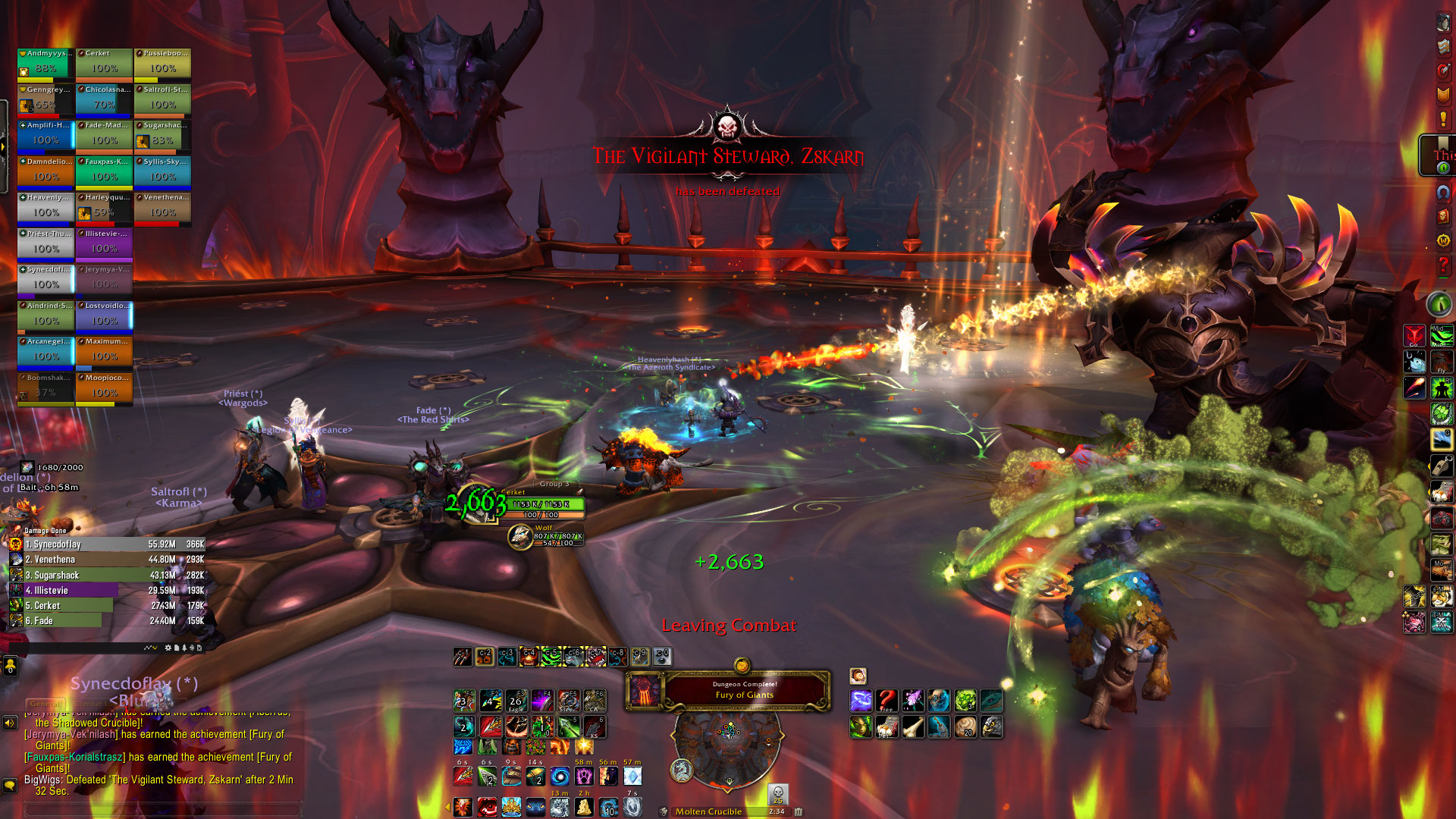This screenshot has width=1456, height=819.
Task: Click the dragon emblem button beside minimap
Action: pyautogui.click(x=682, y=770)
